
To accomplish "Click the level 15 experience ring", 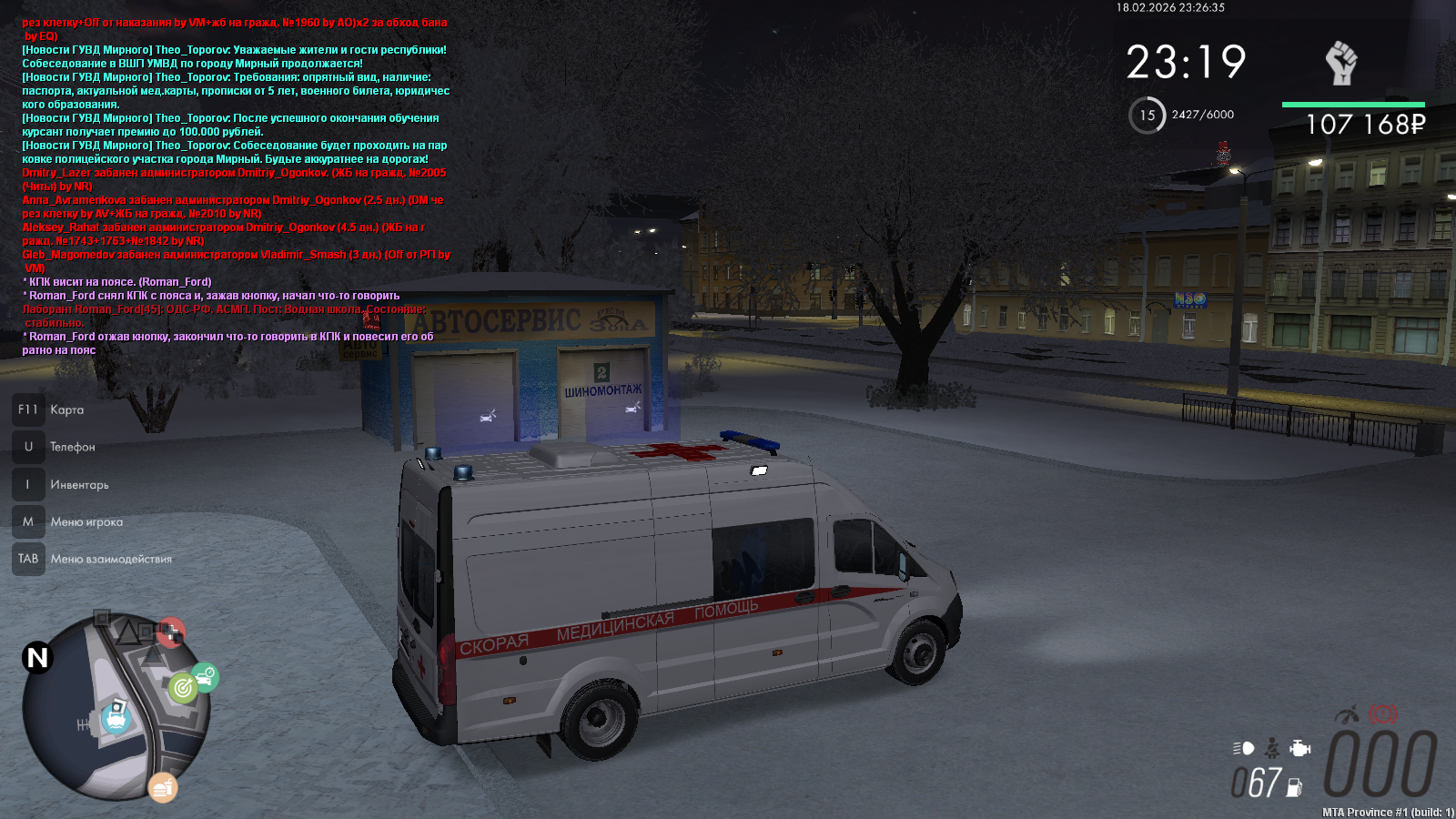I will (1147, 116).
